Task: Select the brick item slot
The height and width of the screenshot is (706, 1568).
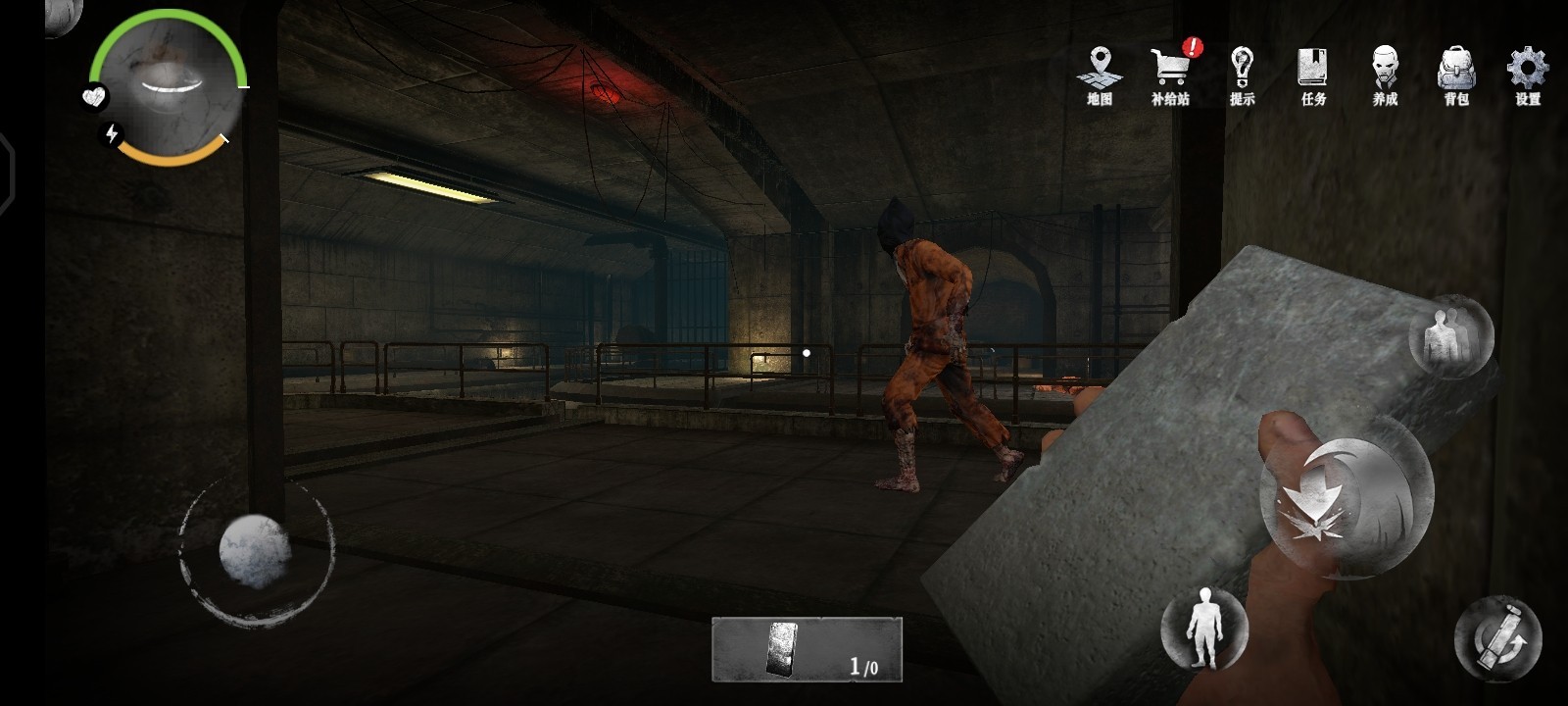Action: 806,649
